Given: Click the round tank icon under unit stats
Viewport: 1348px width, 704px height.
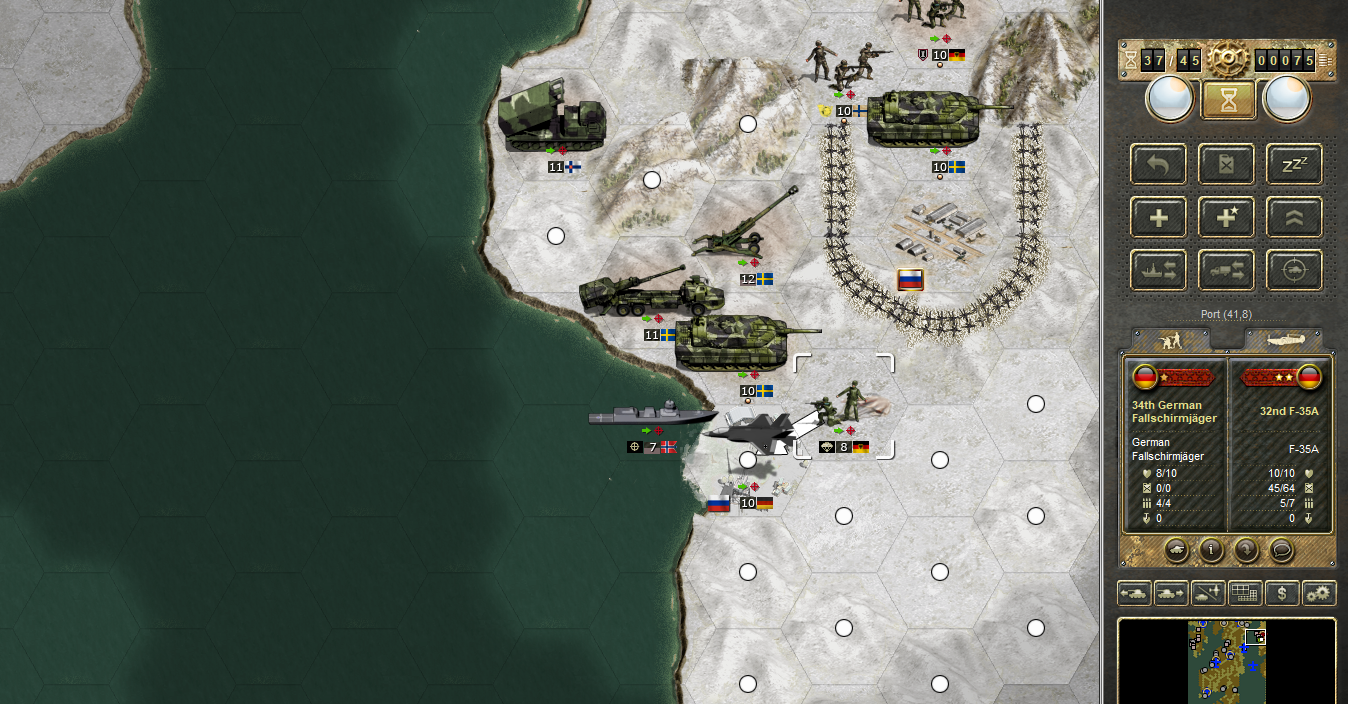Looking at the screenshot, I should click(x=1178, y=549).
